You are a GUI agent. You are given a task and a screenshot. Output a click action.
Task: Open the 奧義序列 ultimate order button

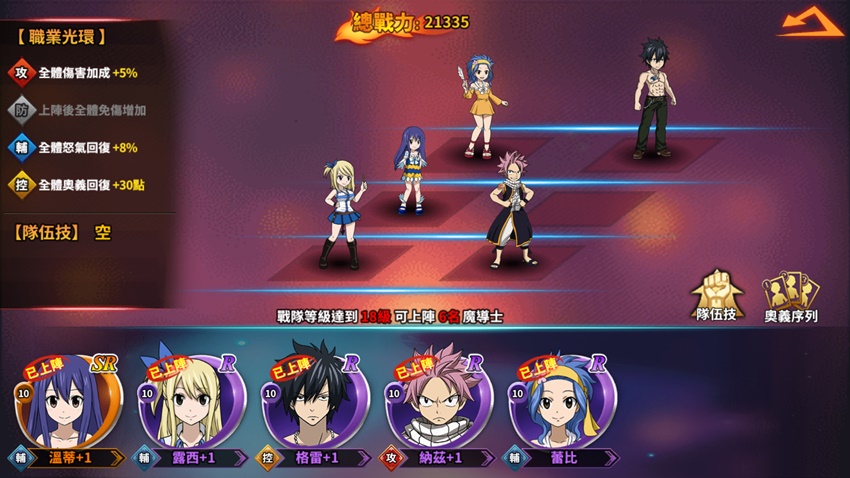click(791, 296)
